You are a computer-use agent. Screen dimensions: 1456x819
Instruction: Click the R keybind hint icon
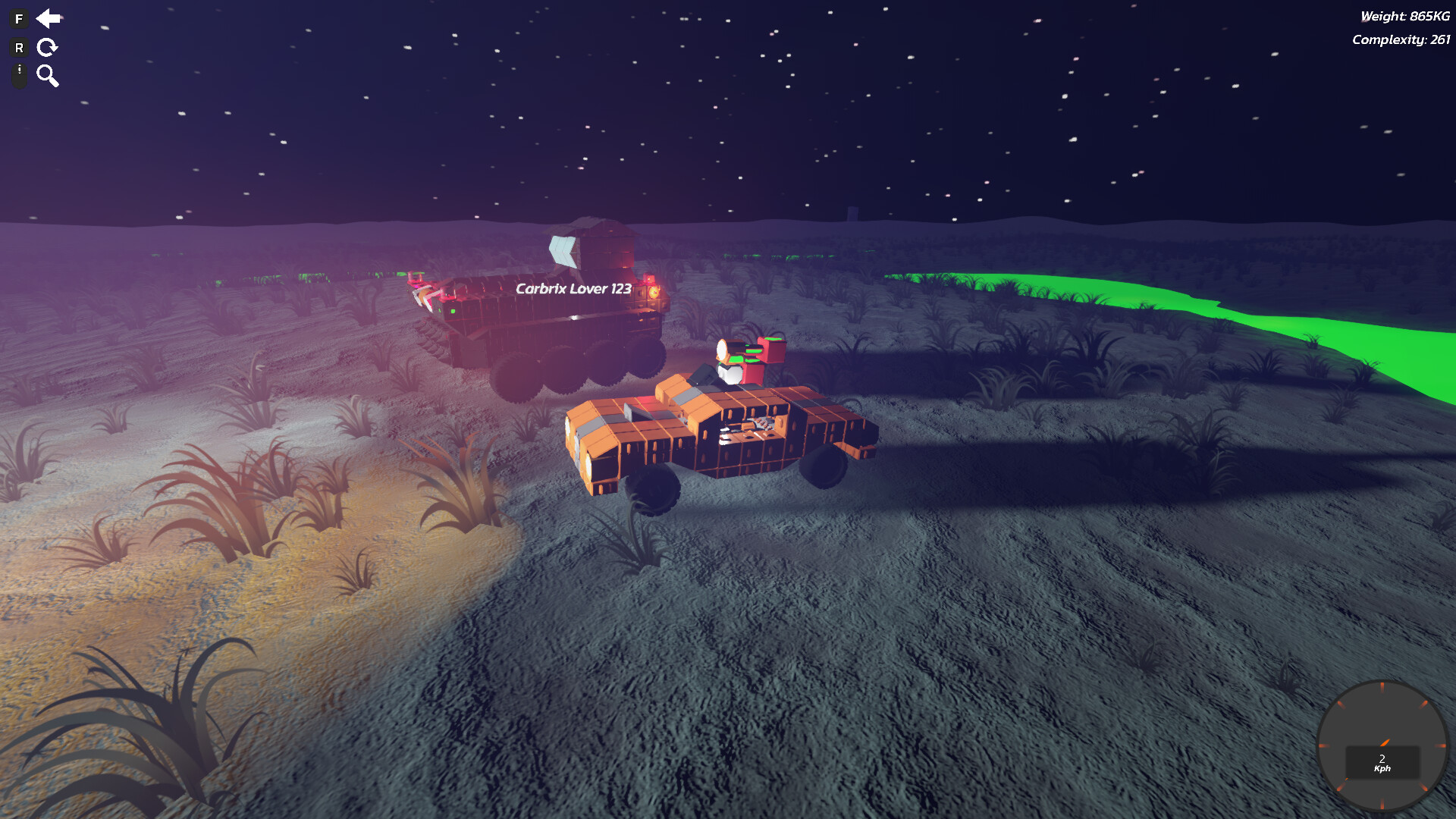pos(19,47)
